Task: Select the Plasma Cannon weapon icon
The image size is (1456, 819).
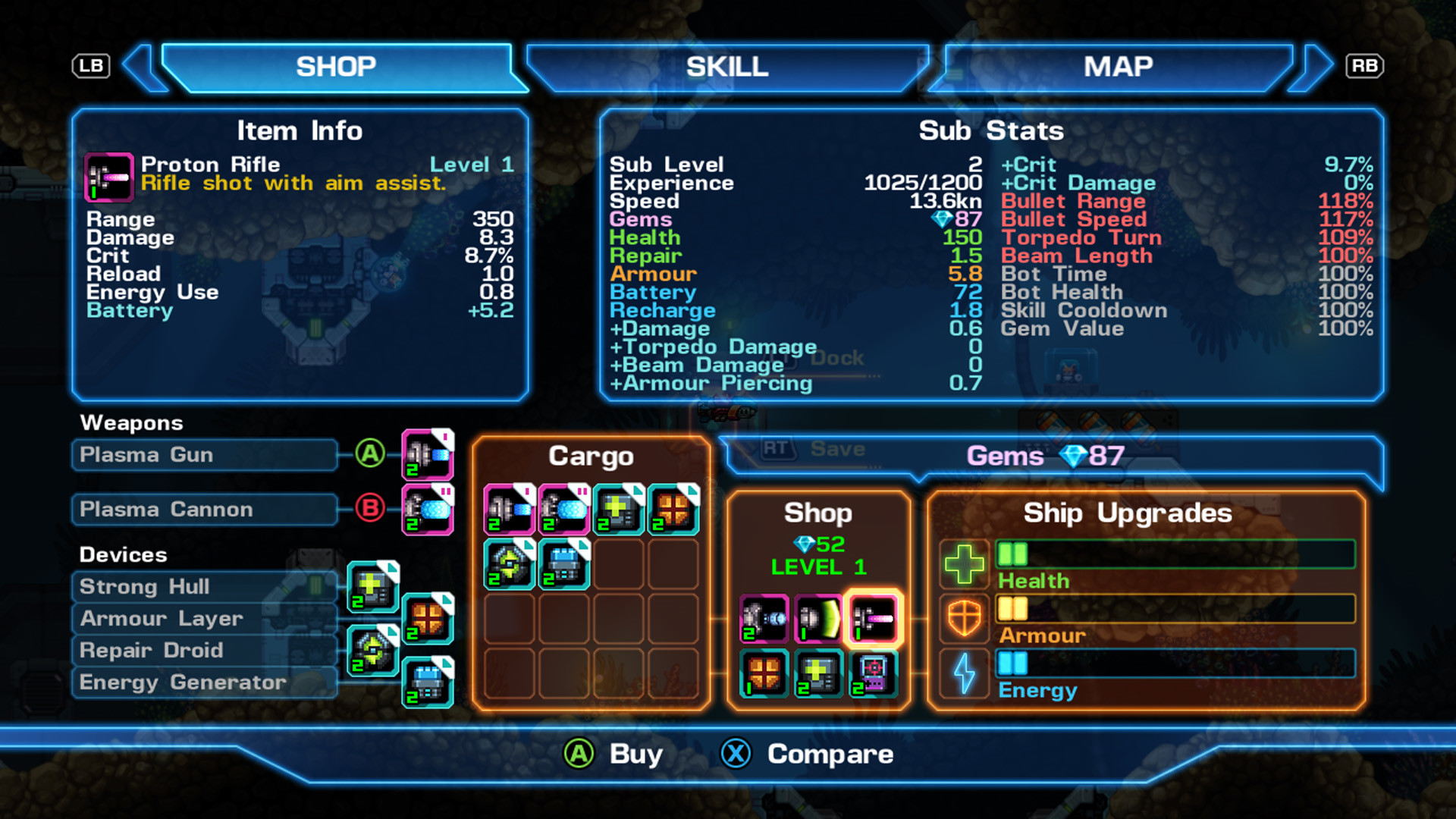Action: coord(426,510)
